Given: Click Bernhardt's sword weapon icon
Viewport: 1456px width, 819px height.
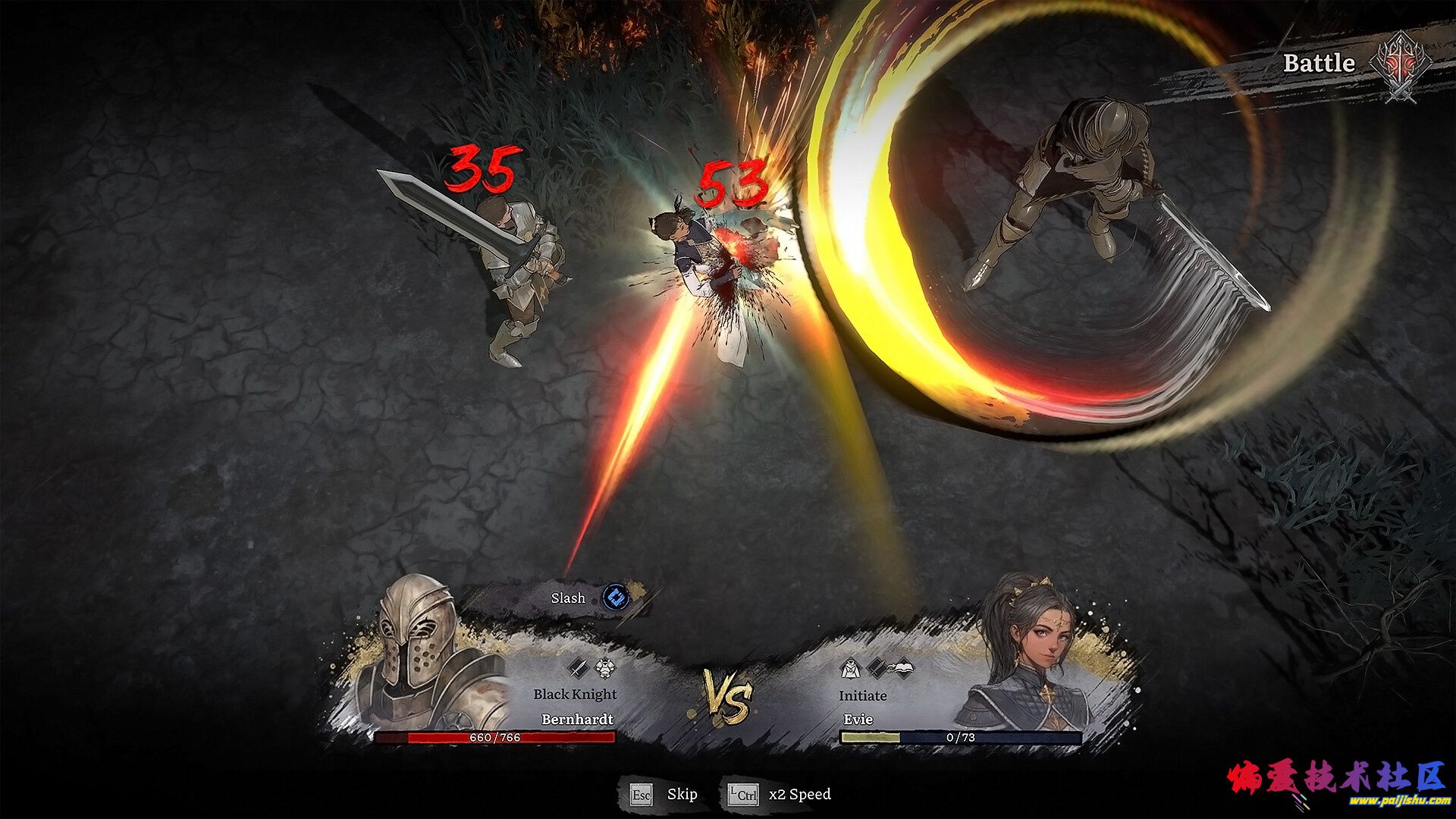Looking at the screenshot, I should pos(579,668).
